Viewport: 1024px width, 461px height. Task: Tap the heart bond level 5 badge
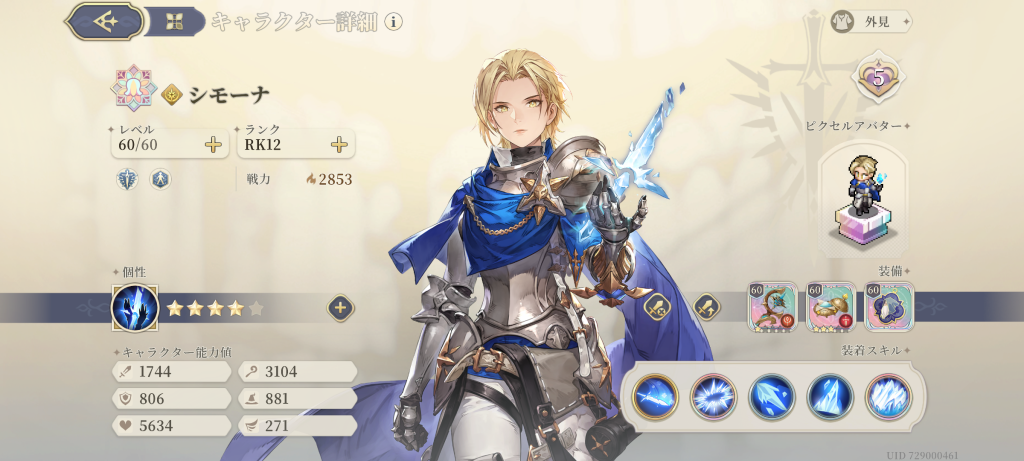877,77
